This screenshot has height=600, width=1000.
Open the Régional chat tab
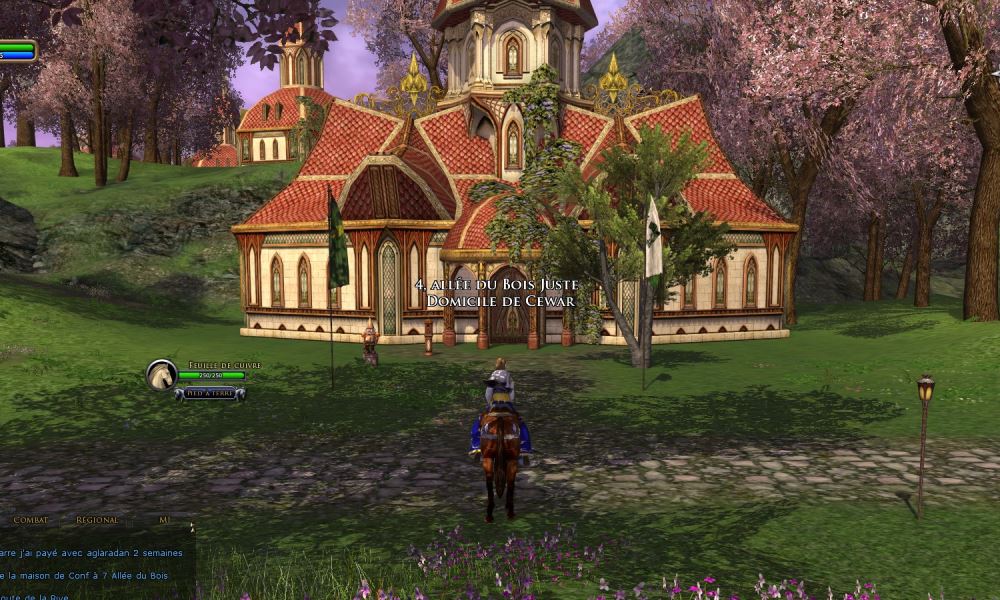tap(97, 520)
